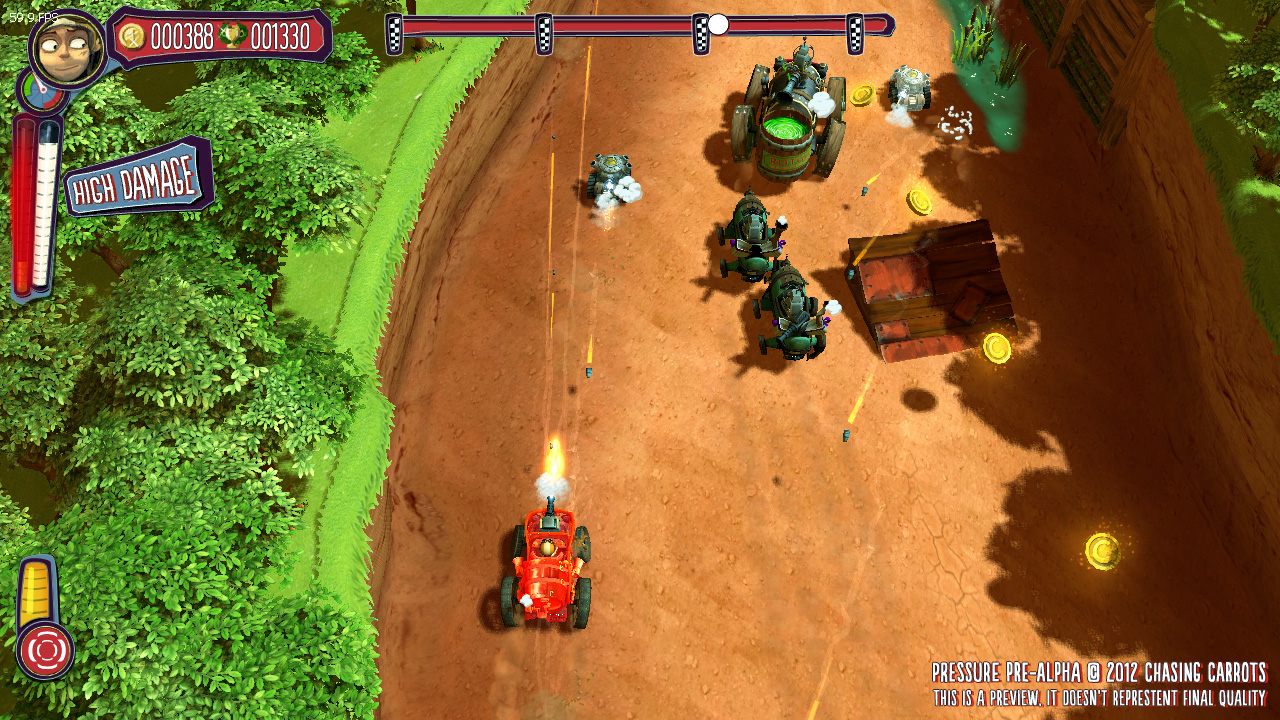
Task: Select the High Damage status badge
Action: coord(139,180)
